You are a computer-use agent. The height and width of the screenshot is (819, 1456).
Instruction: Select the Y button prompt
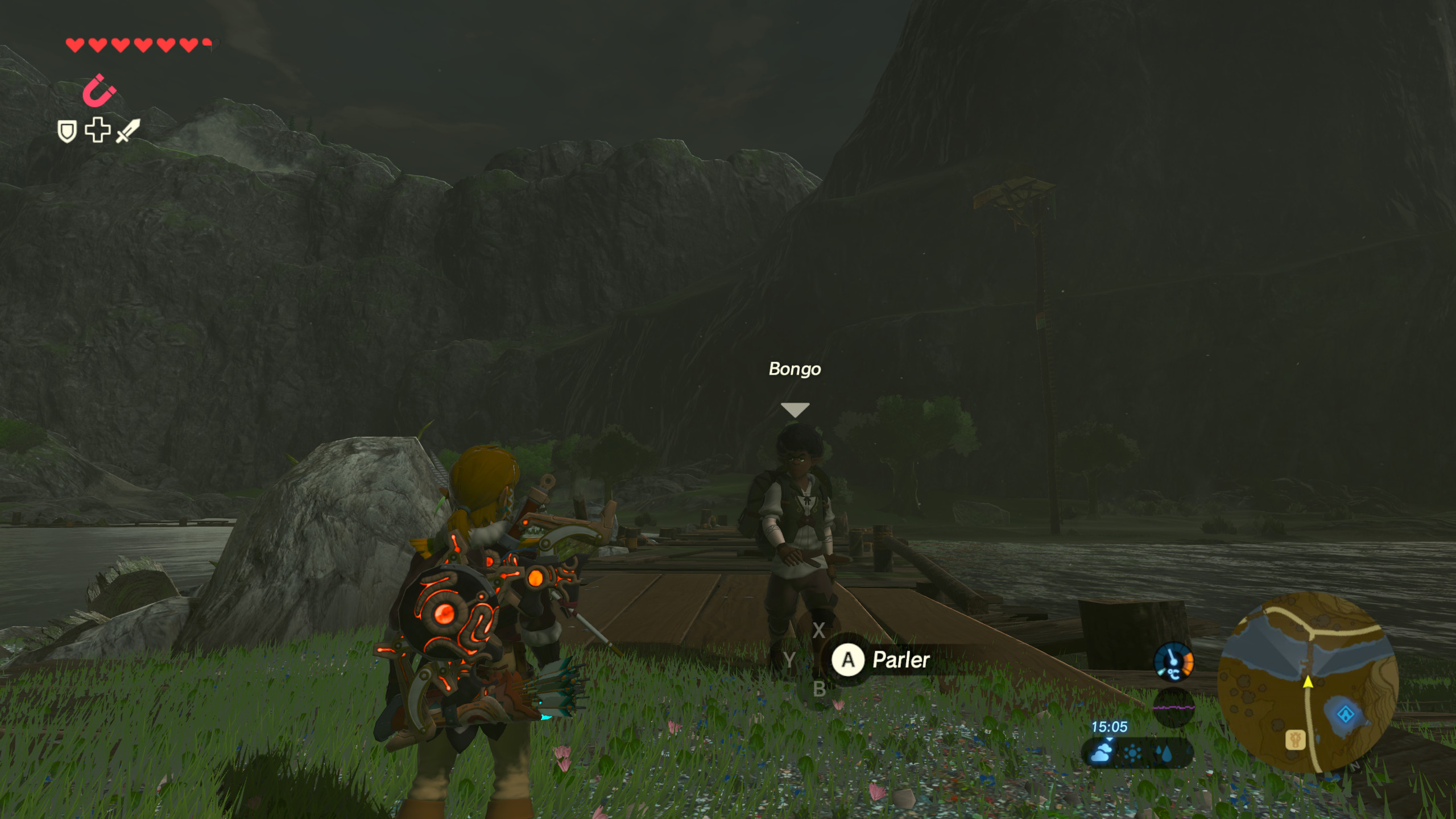pyautogui.click(x=789, y=660)
